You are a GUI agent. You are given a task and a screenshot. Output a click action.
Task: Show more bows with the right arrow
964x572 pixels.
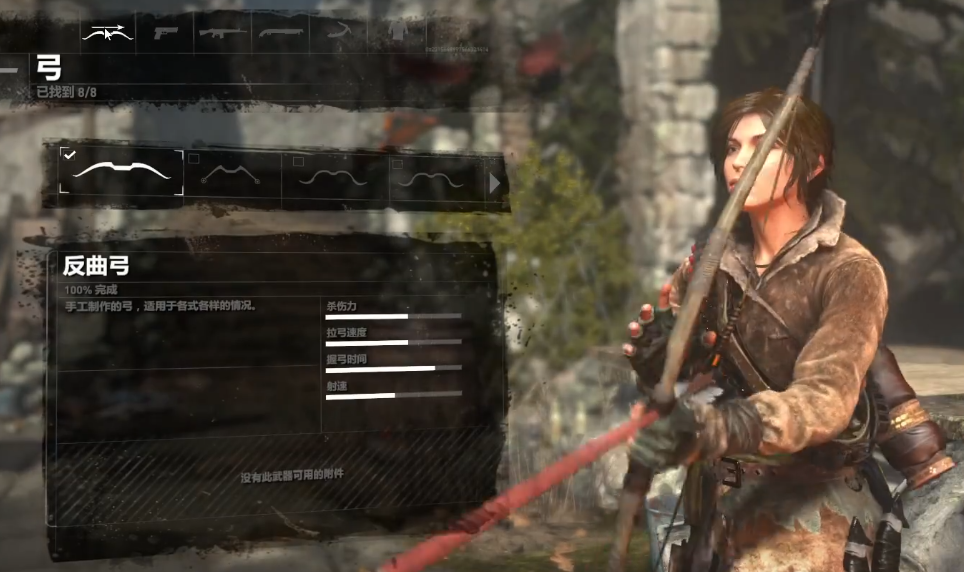point(494,183)
